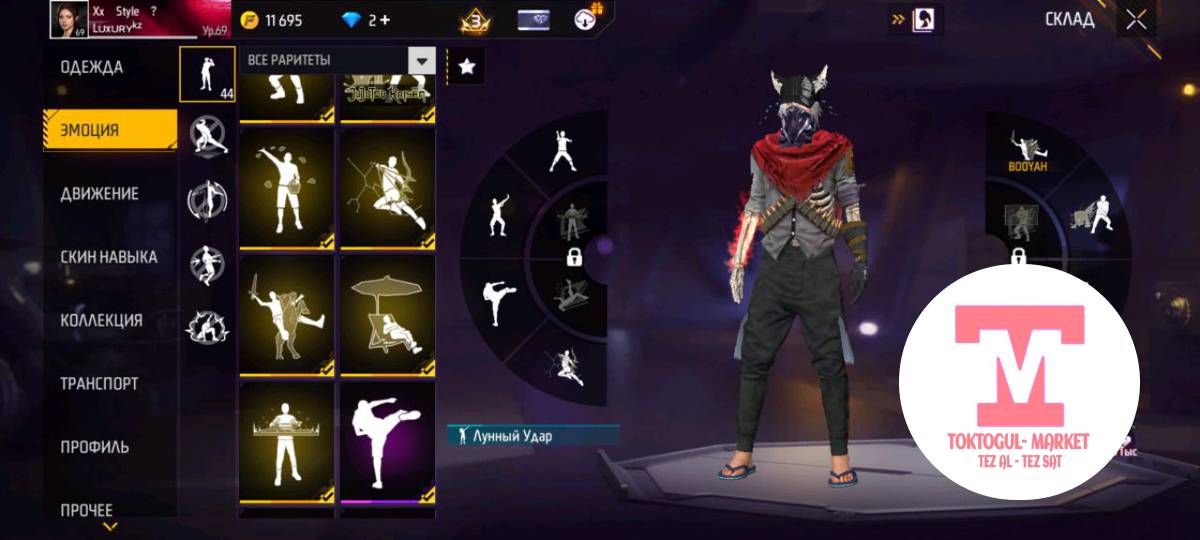The image size is (1200, 540).
Task: Toggle the star favorites filter
Action: click(x=466, y=66)
